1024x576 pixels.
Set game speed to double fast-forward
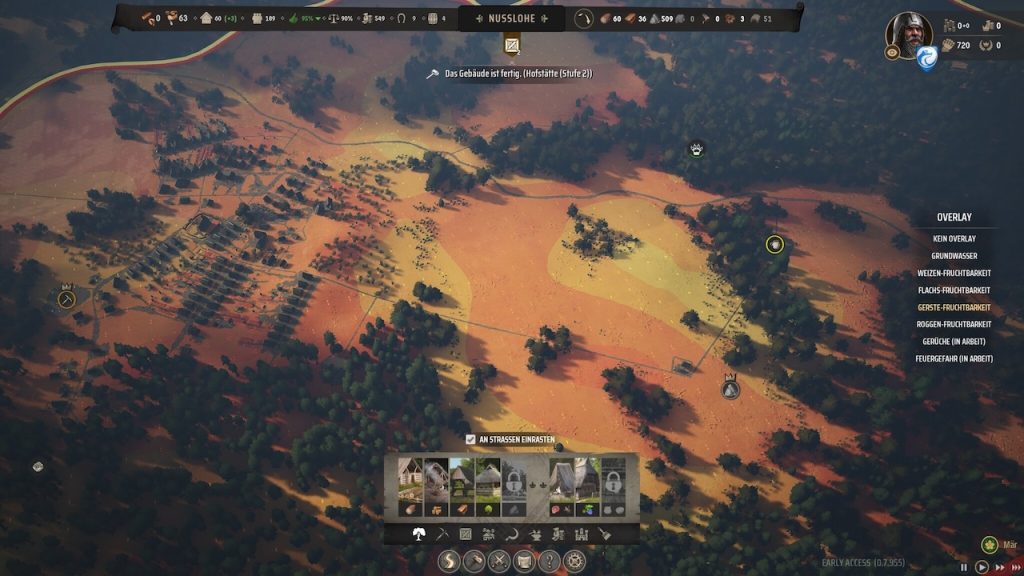[998, 566]
